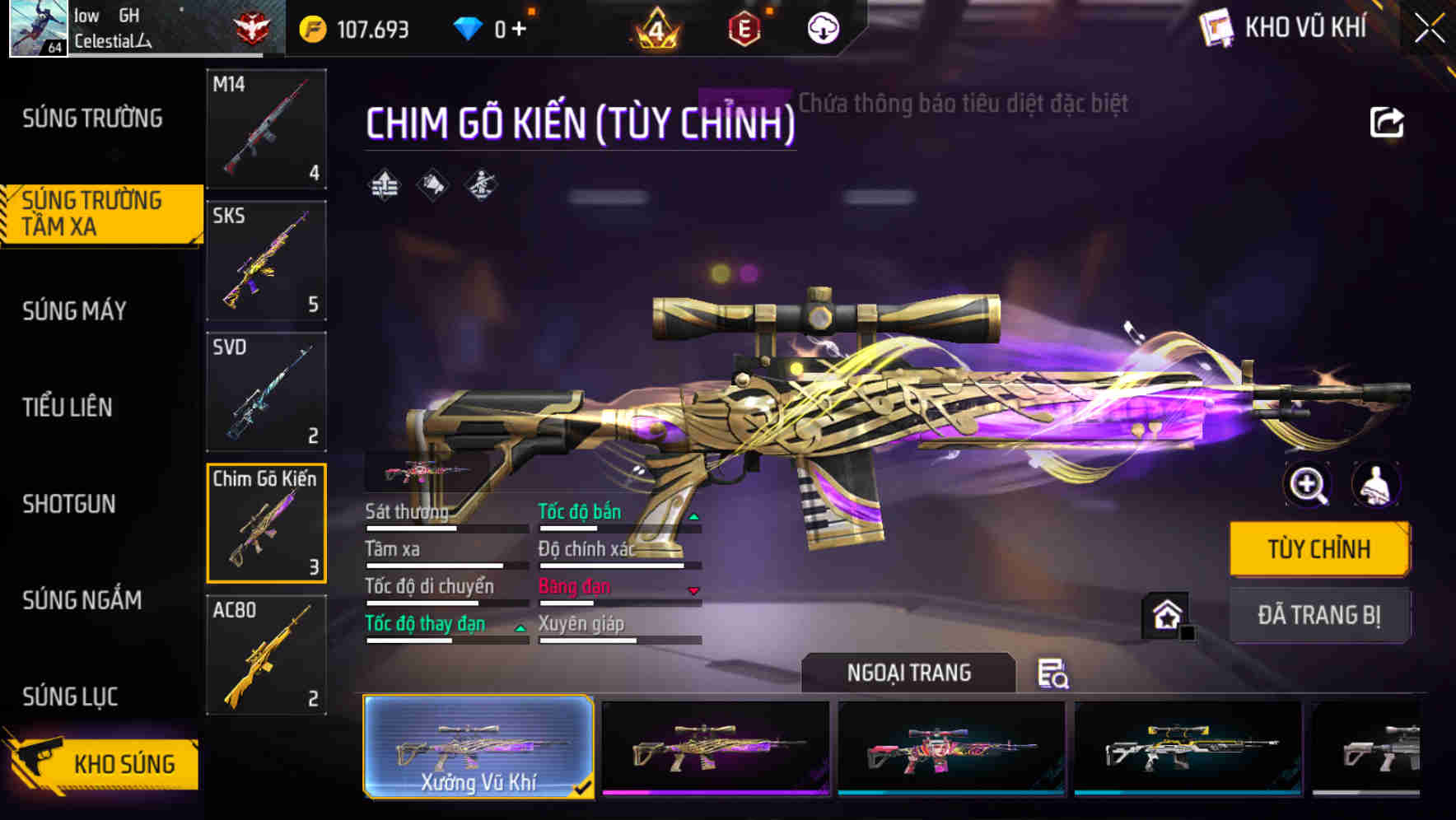Image resolution: width=1456 pixels, height=820 pixels.
Task: Click the cloud download icon in the top bar
Action: (x=822, y=27)
